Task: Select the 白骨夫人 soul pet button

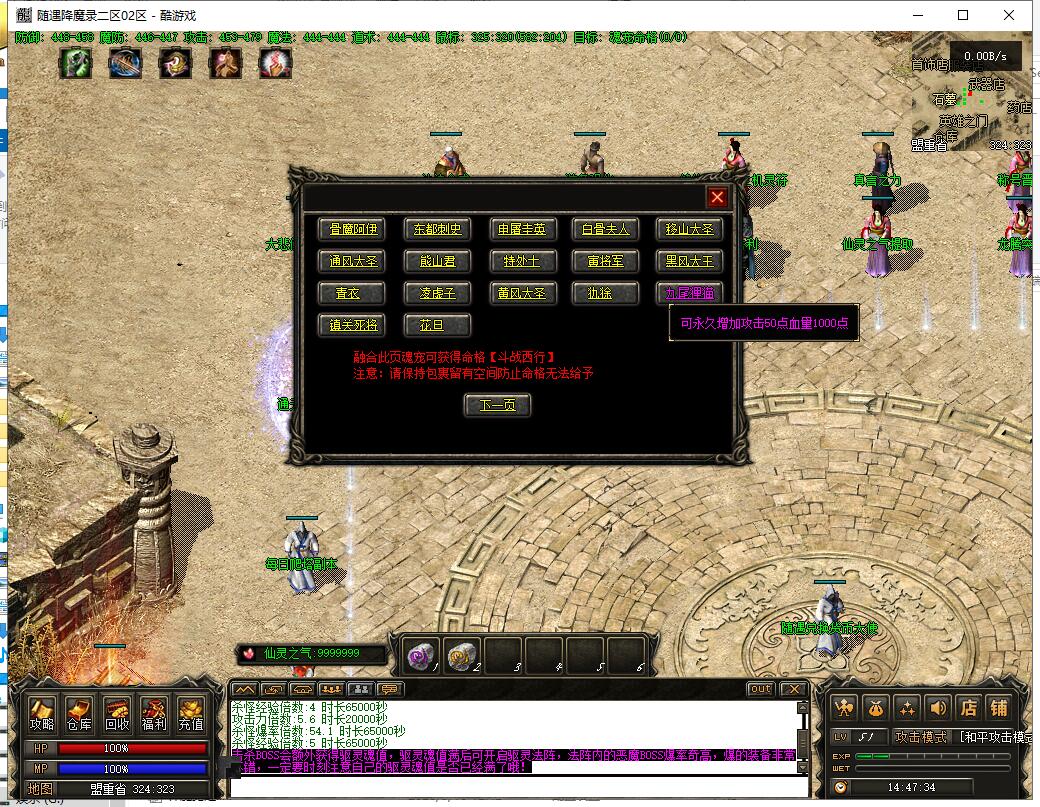Action: (x=606, y=229)
